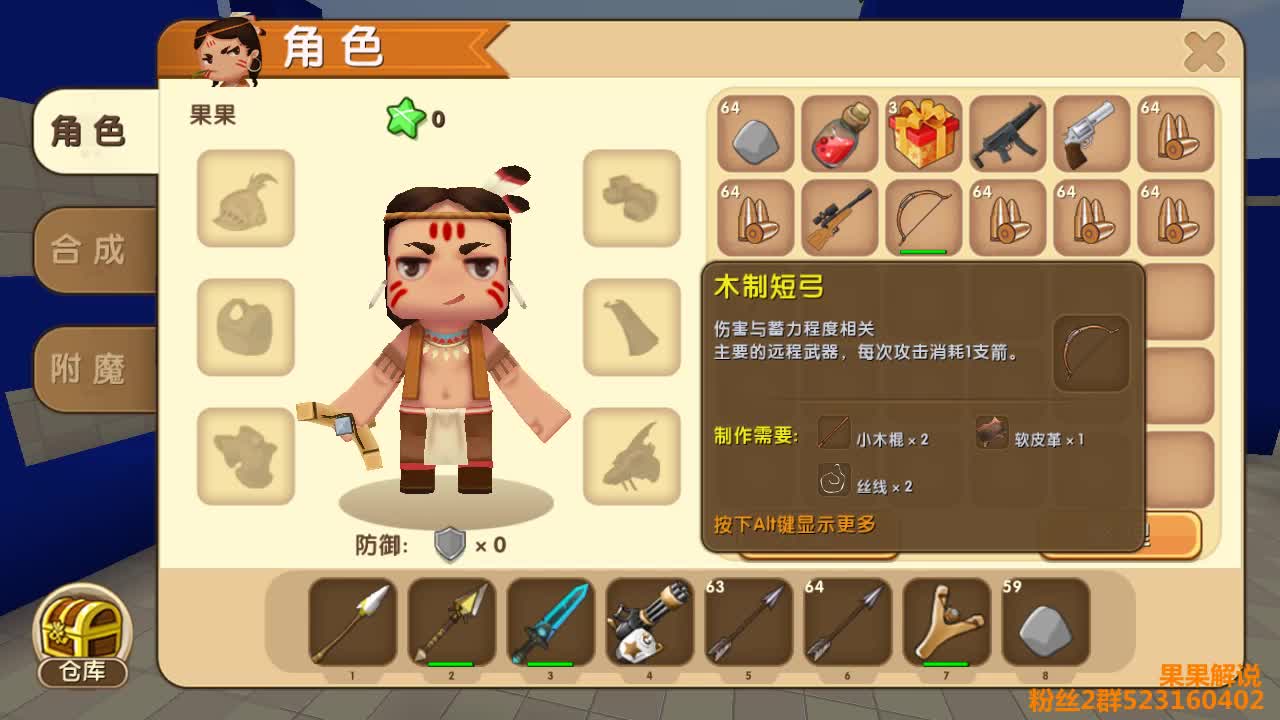Select the sniper rifle inventory slot
The image size is (1280, 720).
pos(839,218)
